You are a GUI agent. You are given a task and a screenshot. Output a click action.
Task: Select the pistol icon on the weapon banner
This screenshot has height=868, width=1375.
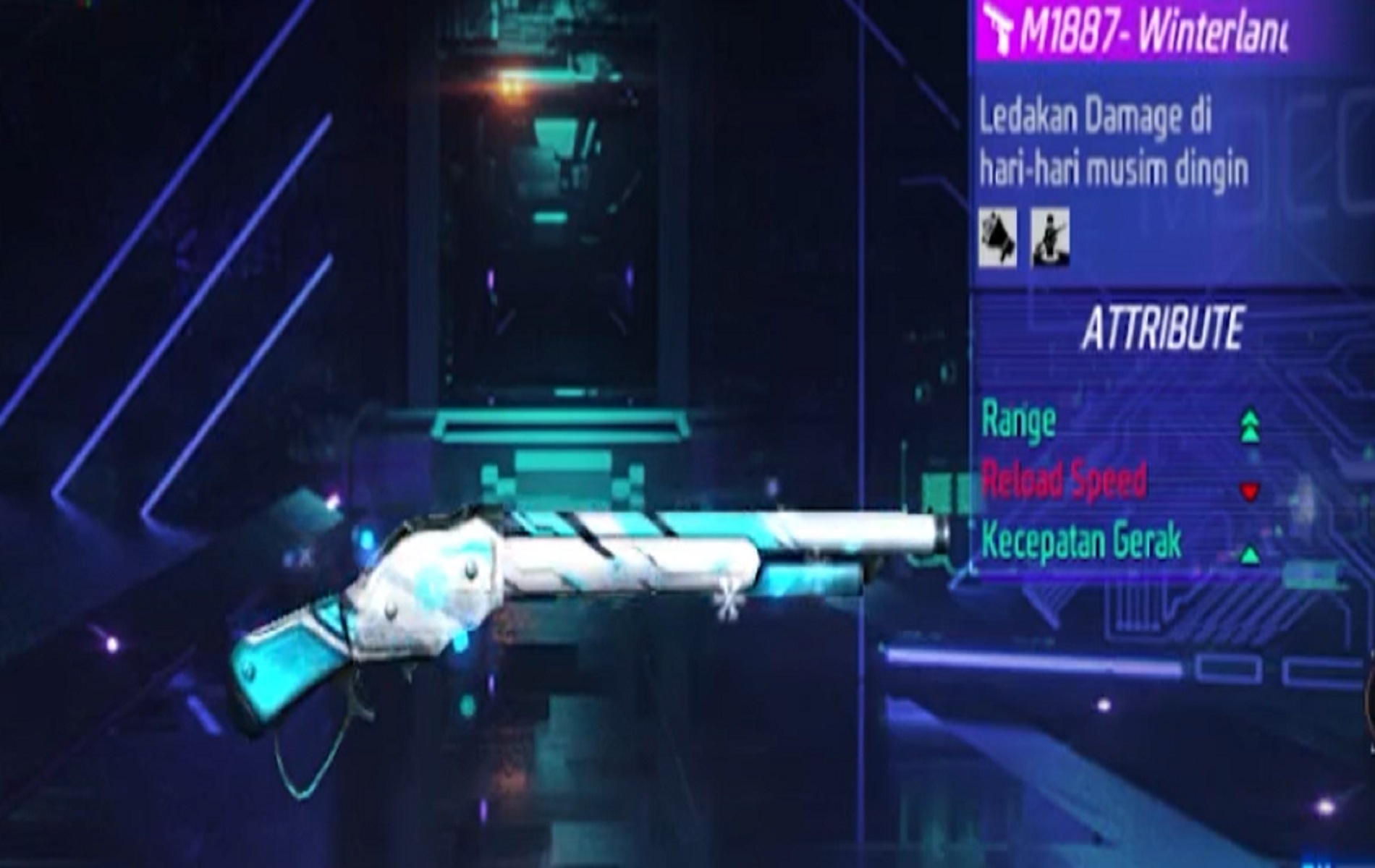coord(999,29)
